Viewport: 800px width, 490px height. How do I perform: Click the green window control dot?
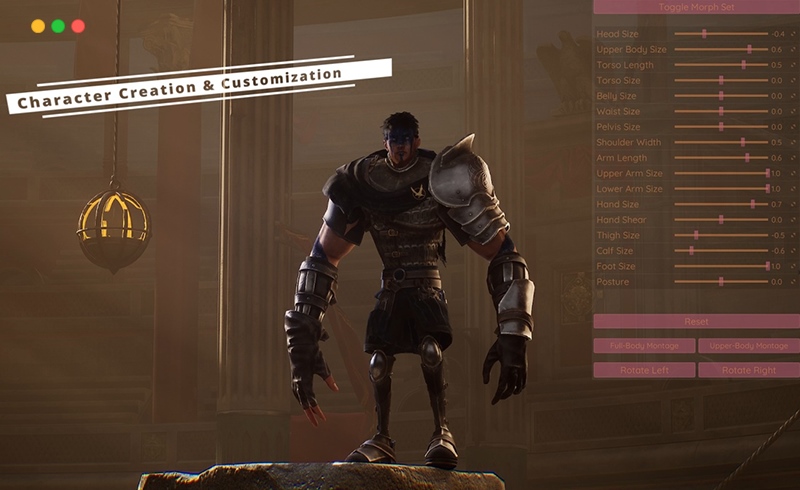[58, 26]
